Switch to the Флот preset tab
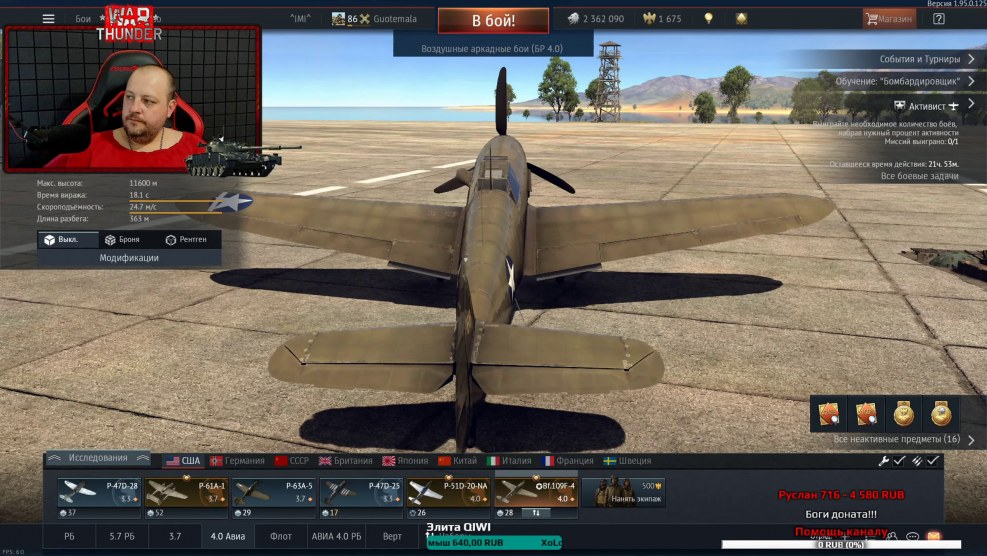Screen dimensions: 987x556 (281, 537)
